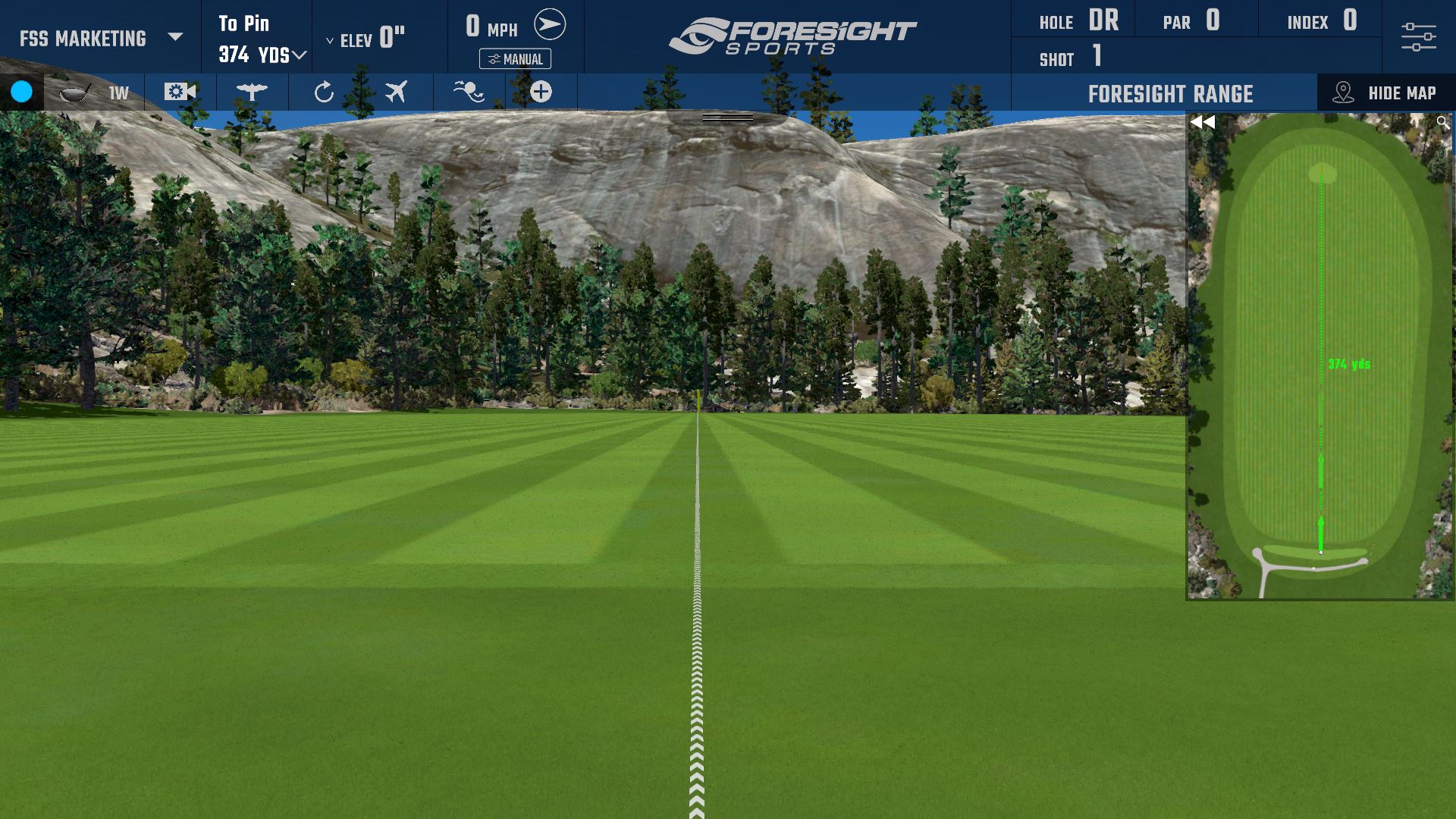Click the wind direction send arrow button
The height and width of the screenshot is (819, 1456).
[551, 23]
